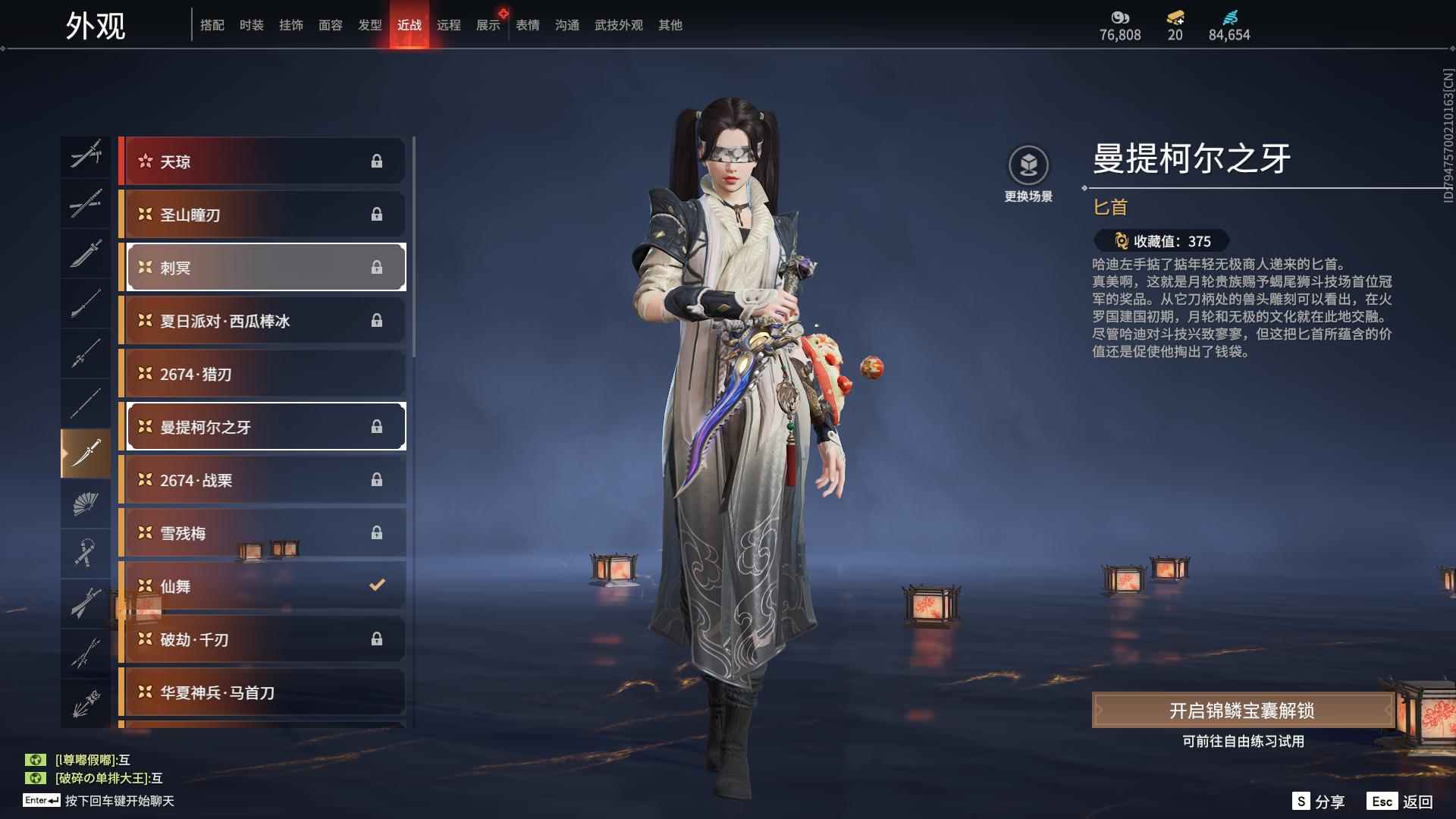Open the 武技外观 tab
The image size is (1456, 819).
pyautogui.click(x=618, y=25)
